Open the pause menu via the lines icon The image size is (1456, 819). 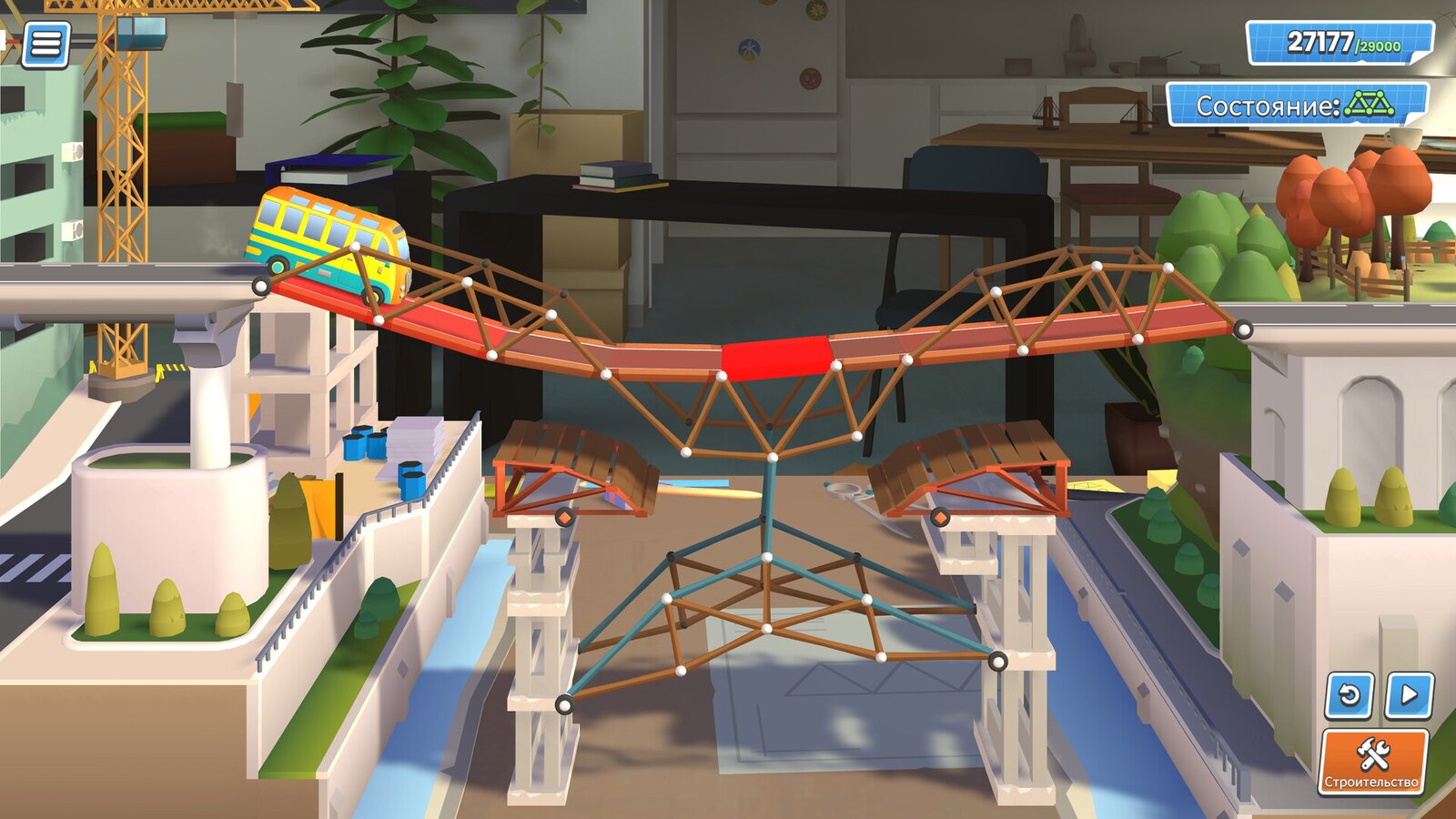pos(47,44)
